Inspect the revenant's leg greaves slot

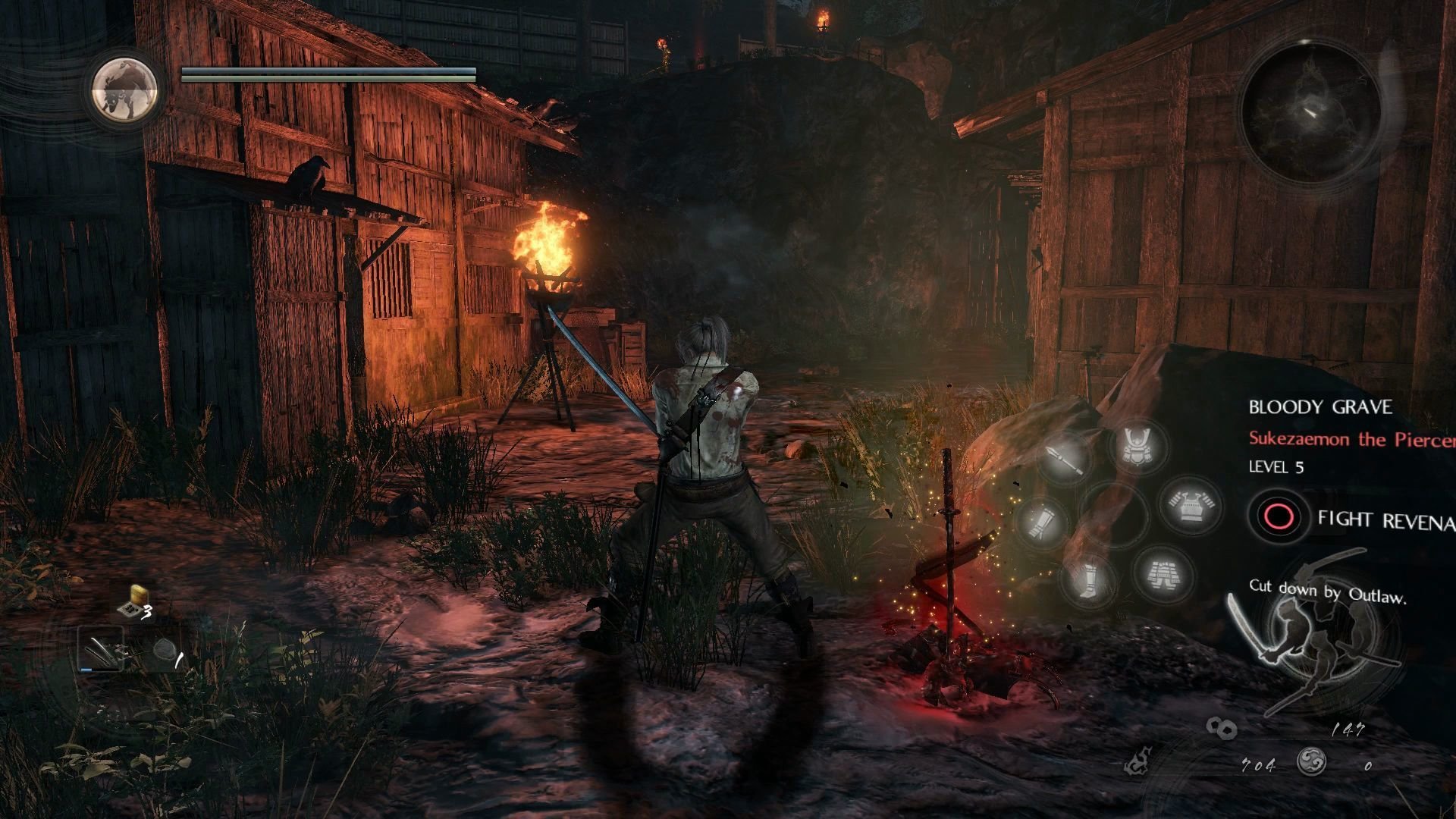click(1089, 581)
